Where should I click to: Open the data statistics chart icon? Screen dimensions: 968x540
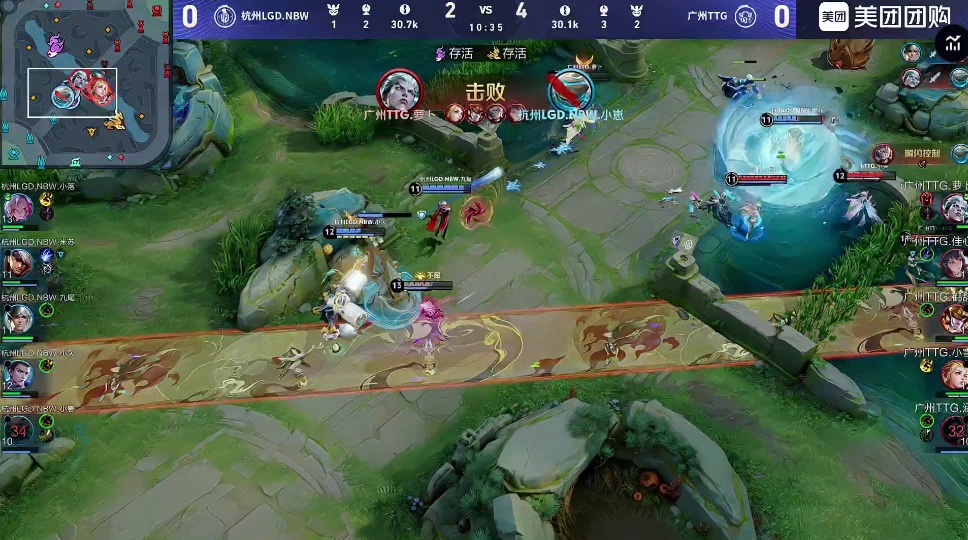pos(951,42)
